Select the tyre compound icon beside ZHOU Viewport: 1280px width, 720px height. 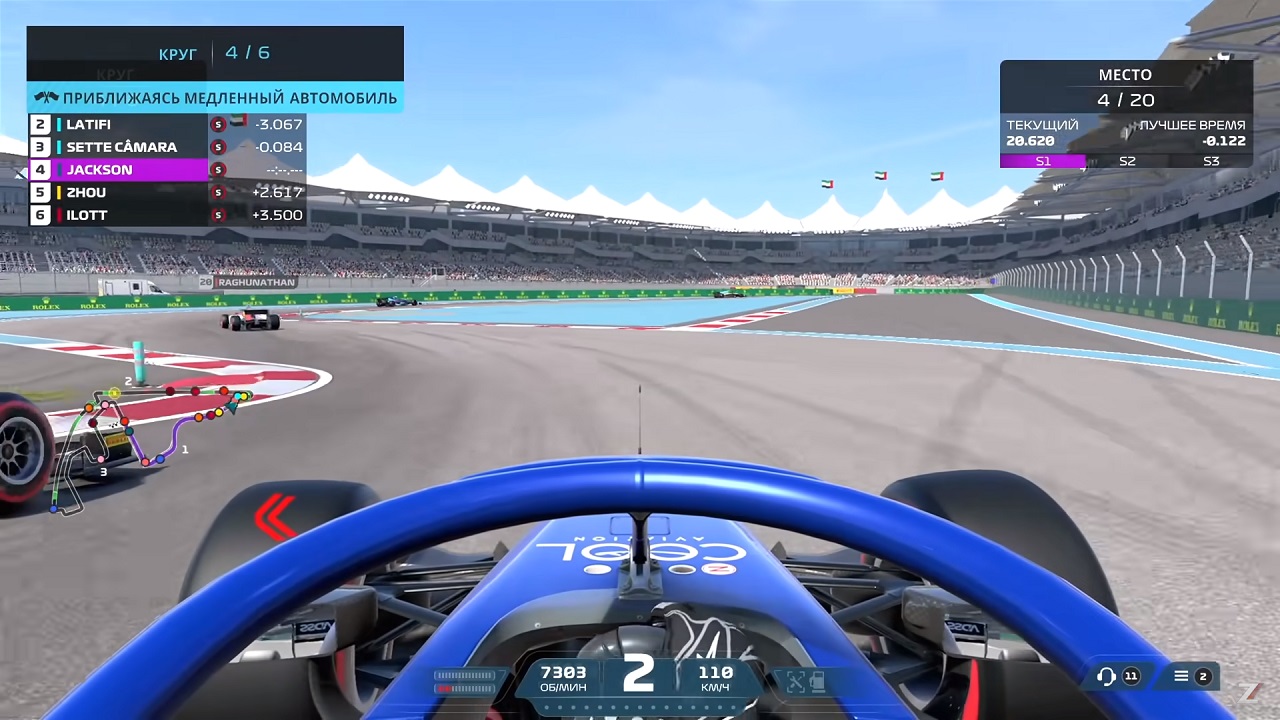pyautogui.click(x=218, y=192)
